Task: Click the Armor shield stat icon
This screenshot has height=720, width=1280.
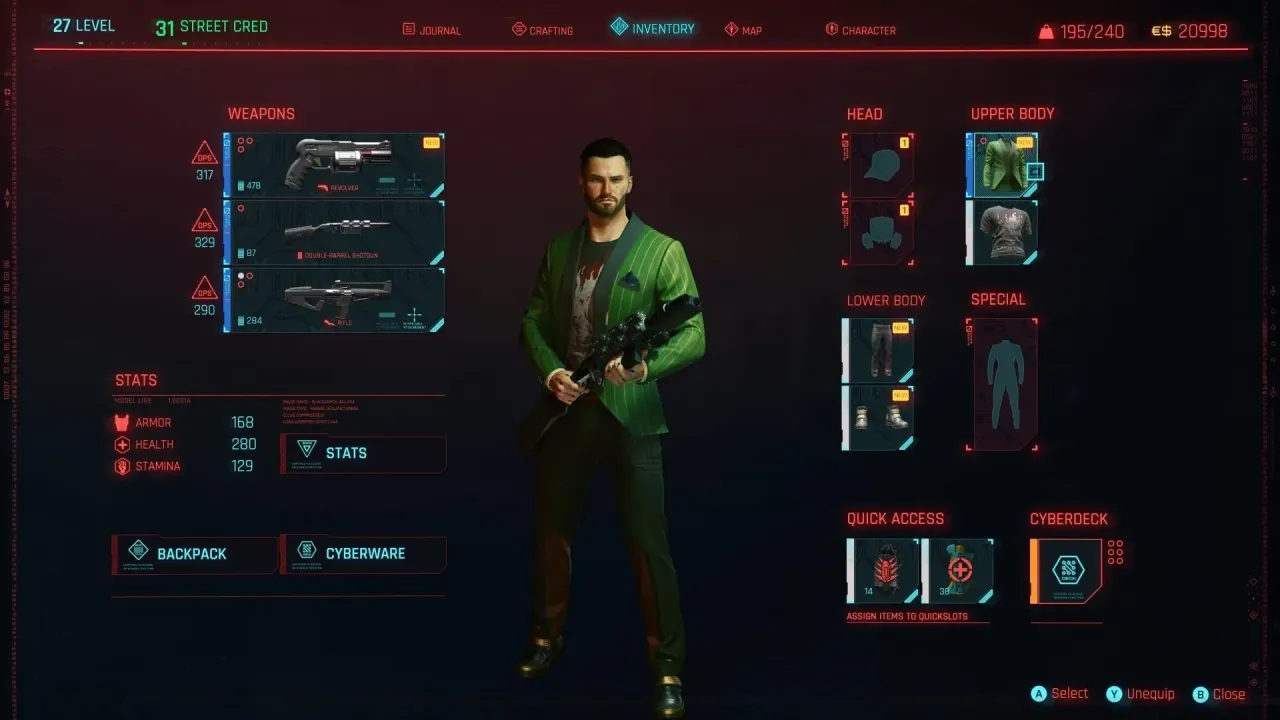Action: (x=122, y=422)
